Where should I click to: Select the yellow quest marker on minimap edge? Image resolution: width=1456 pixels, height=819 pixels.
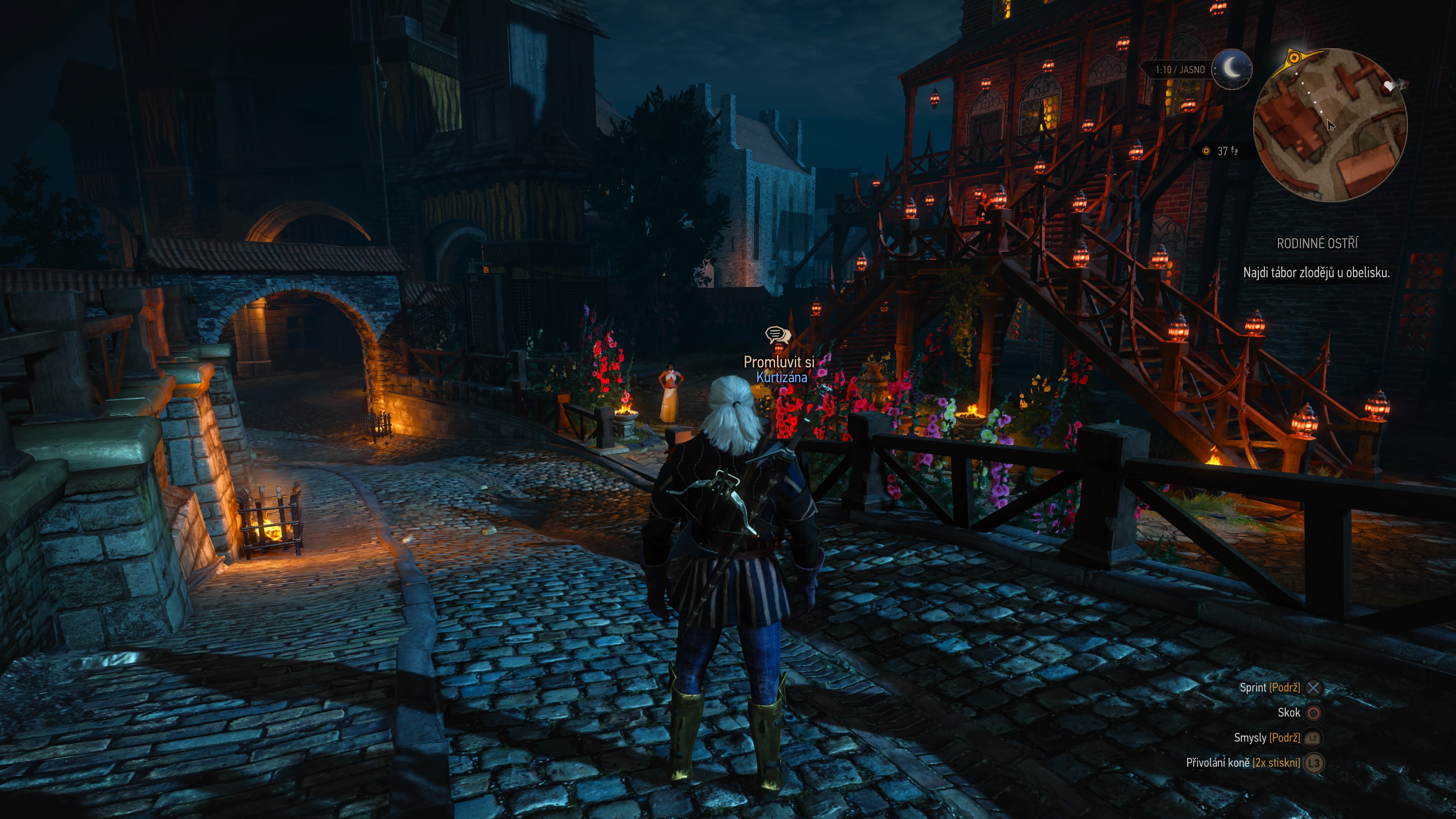click(1294, 58)
